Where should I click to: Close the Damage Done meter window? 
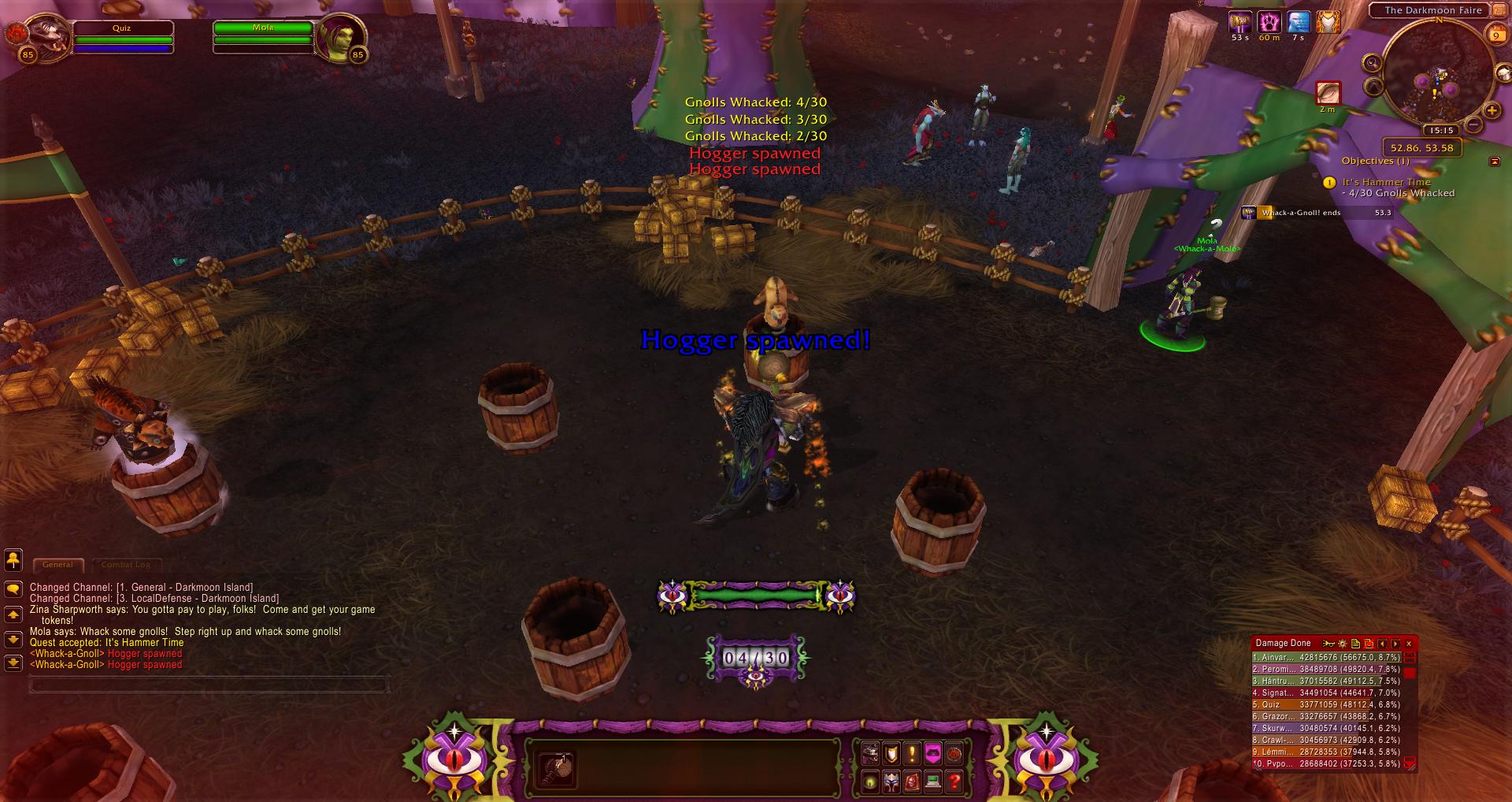coord(1409,644)
